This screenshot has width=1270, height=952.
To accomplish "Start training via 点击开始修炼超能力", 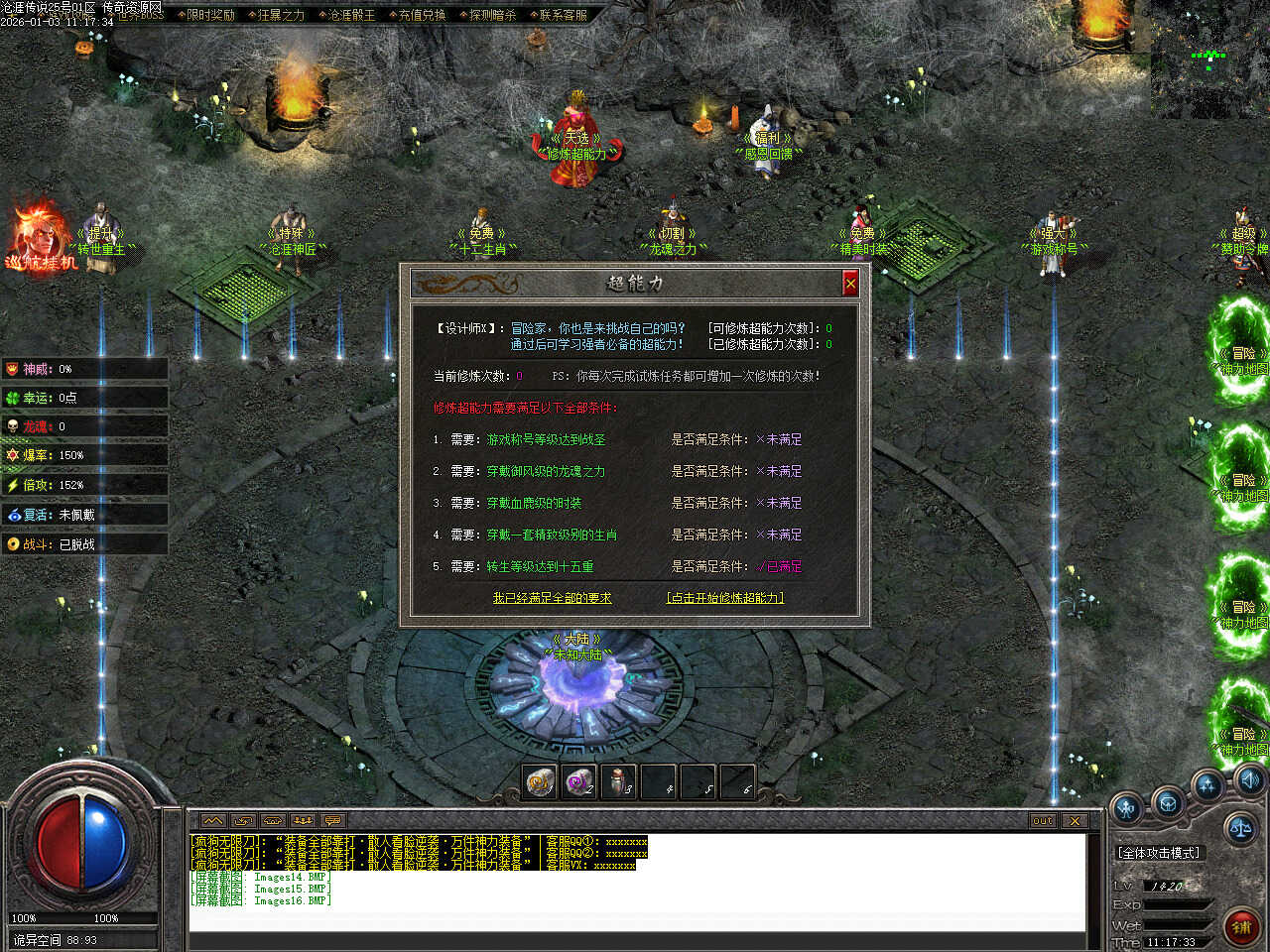I will click(725, 598).
